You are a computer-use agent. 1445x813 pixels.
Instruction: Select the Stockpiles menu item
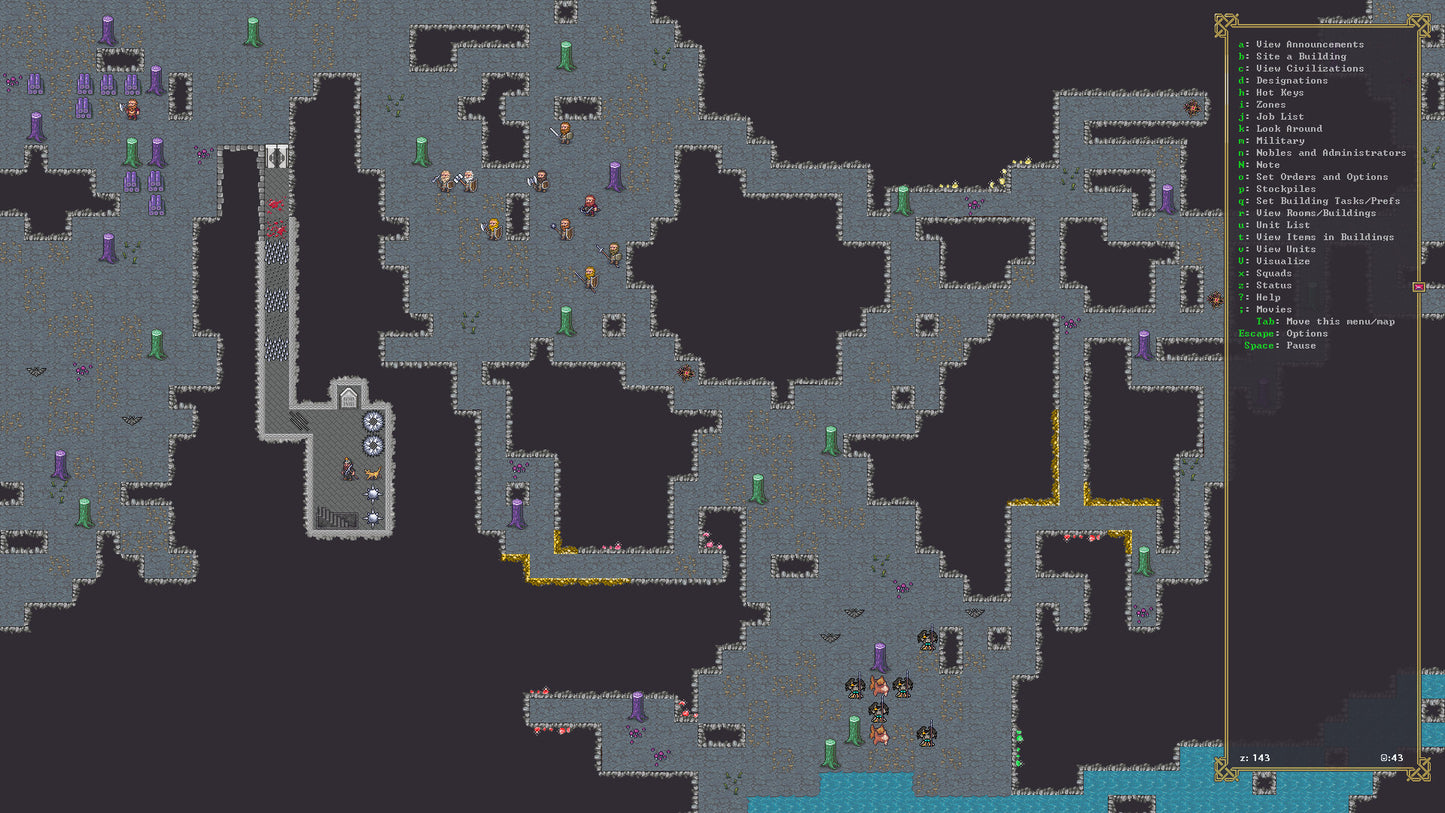[1287, 188]
